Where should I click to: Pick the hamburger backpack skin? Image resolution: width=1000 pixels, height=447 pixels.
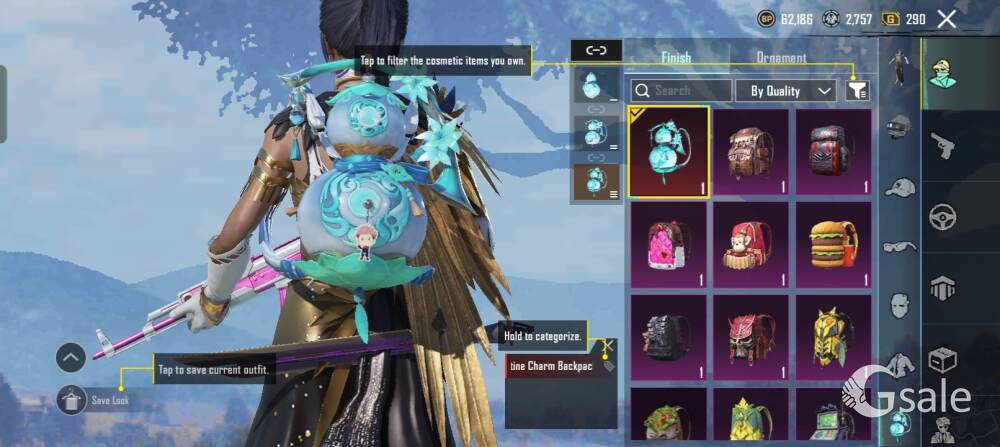[x=833, y=246]
